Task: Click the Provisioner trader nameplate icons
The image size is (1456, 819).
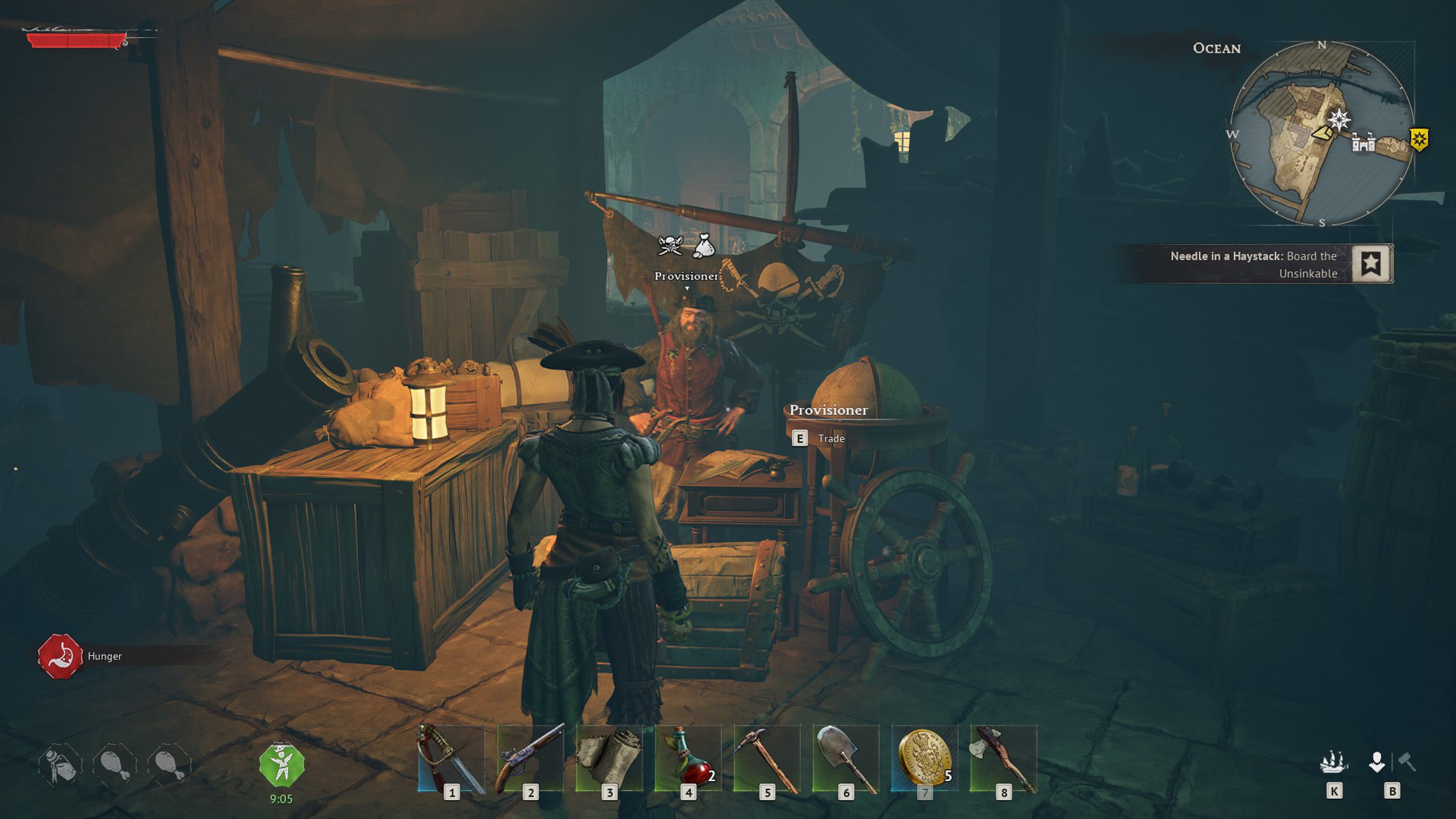Action: (x=687, y=246)
